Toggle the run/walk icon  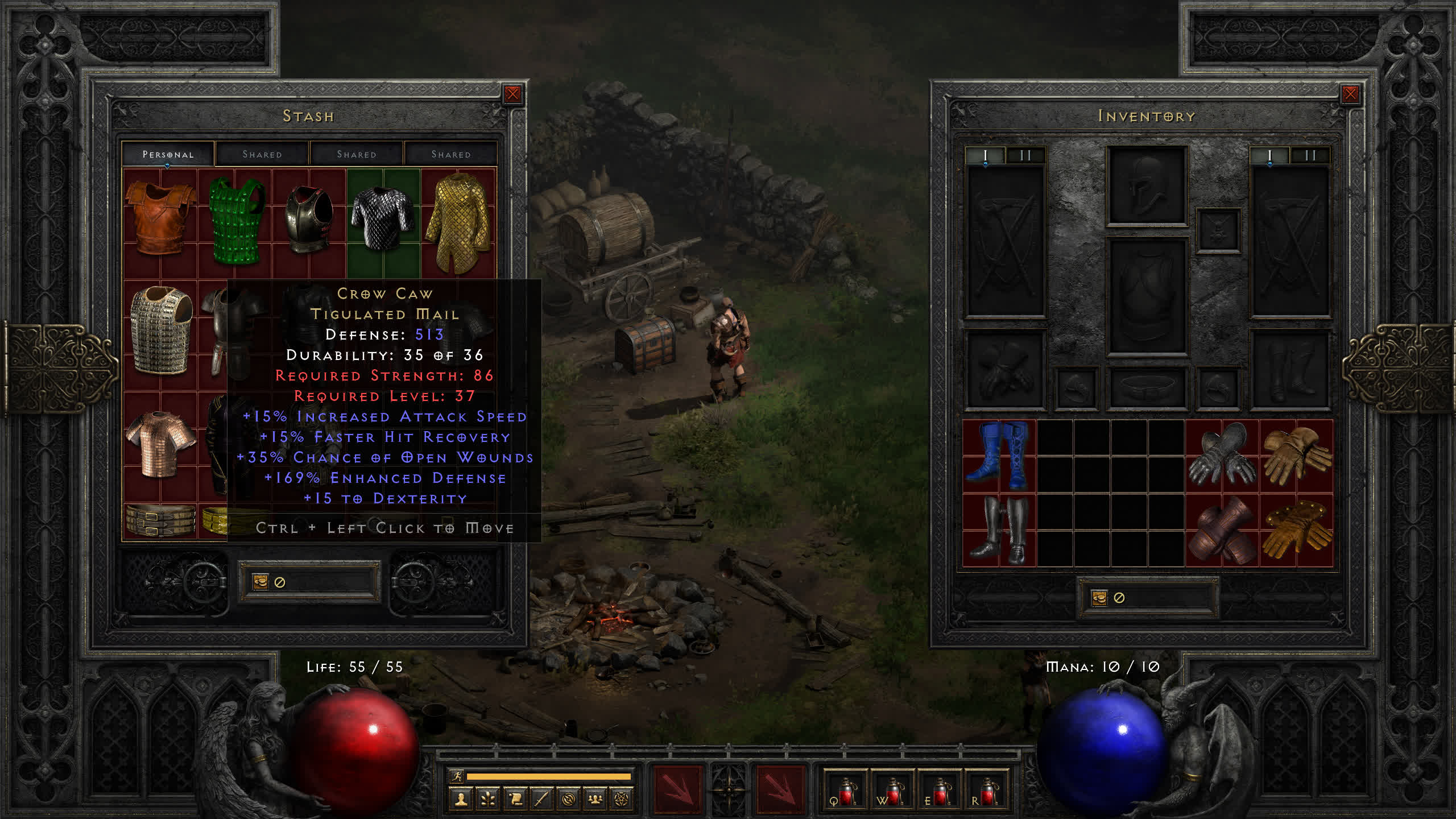point(457,776)
